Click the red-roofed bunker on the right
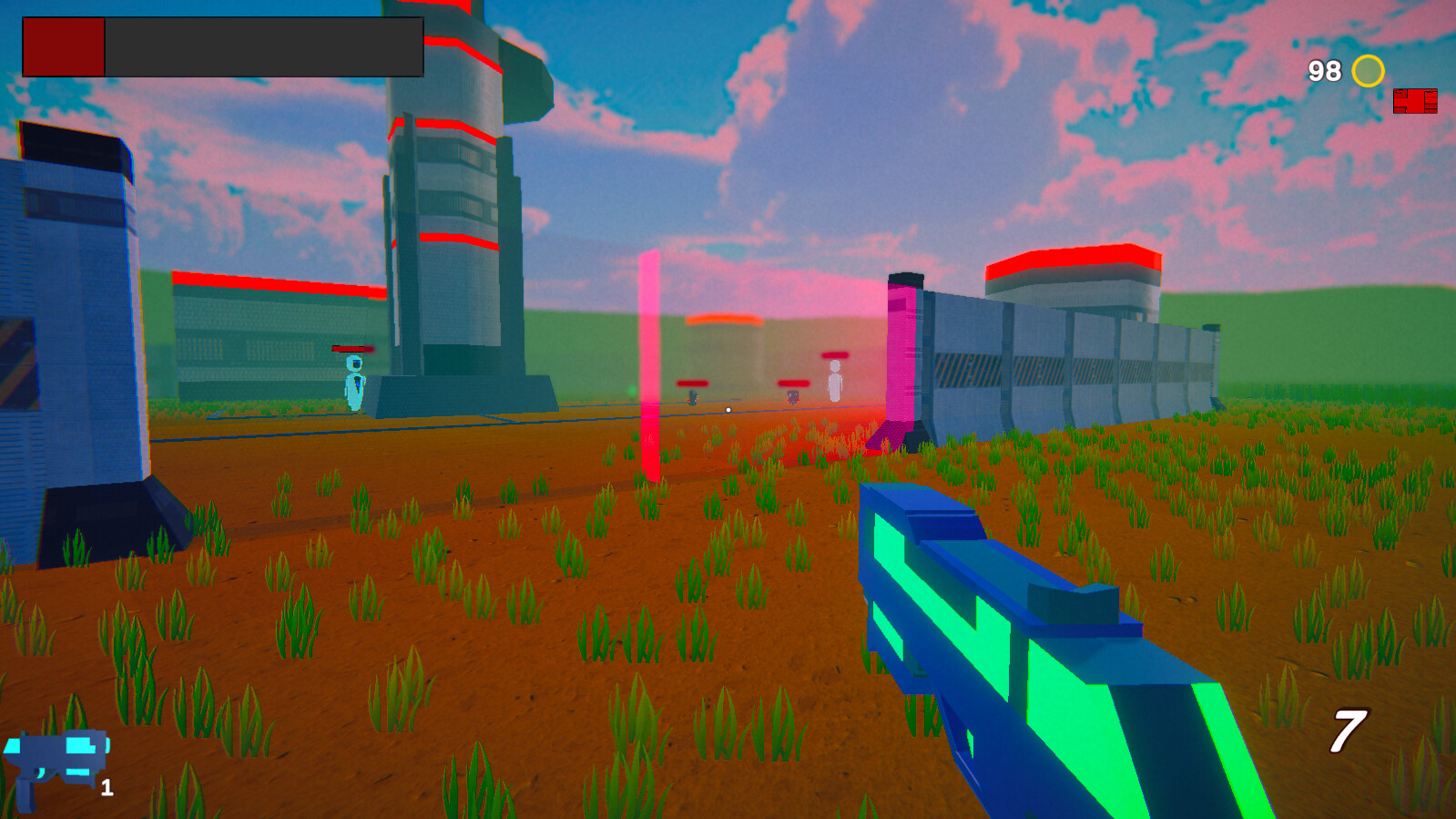This screenshot has width=1456, height=819. [1074, 273]
